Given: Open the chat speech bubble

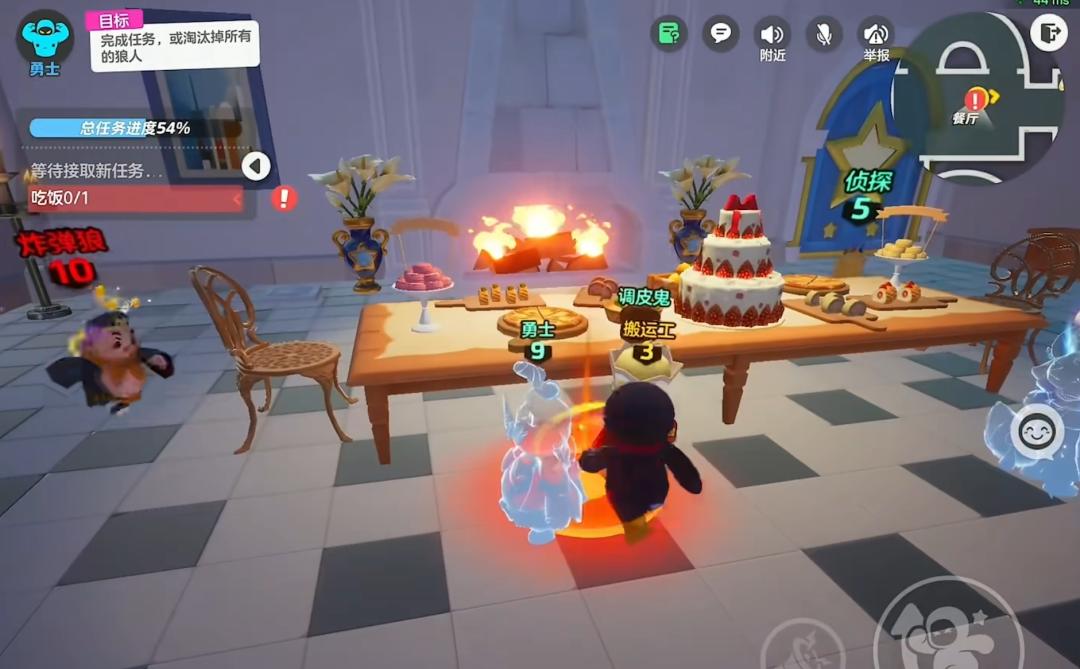Looking at the screenshot, I should point(720,33).
